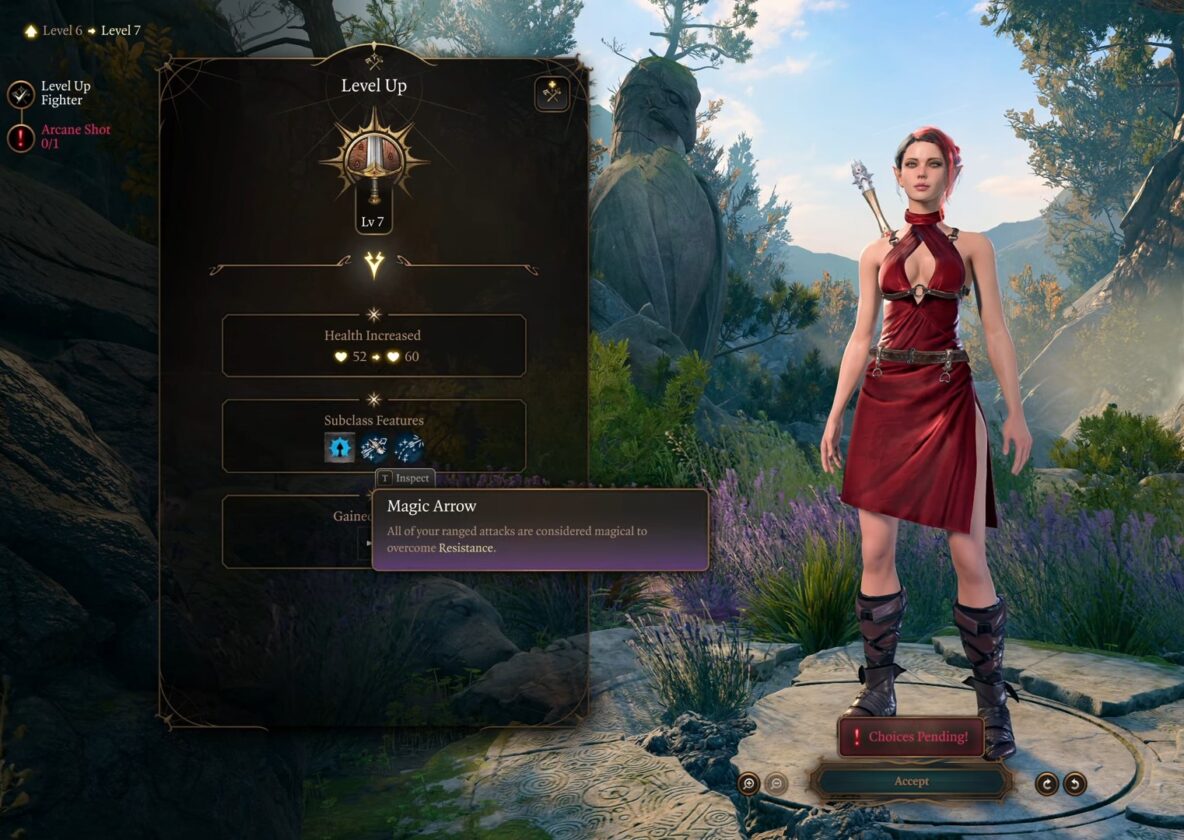Click the Fighter class emblem
1184x840 pixels.
(x=374, y=160)
